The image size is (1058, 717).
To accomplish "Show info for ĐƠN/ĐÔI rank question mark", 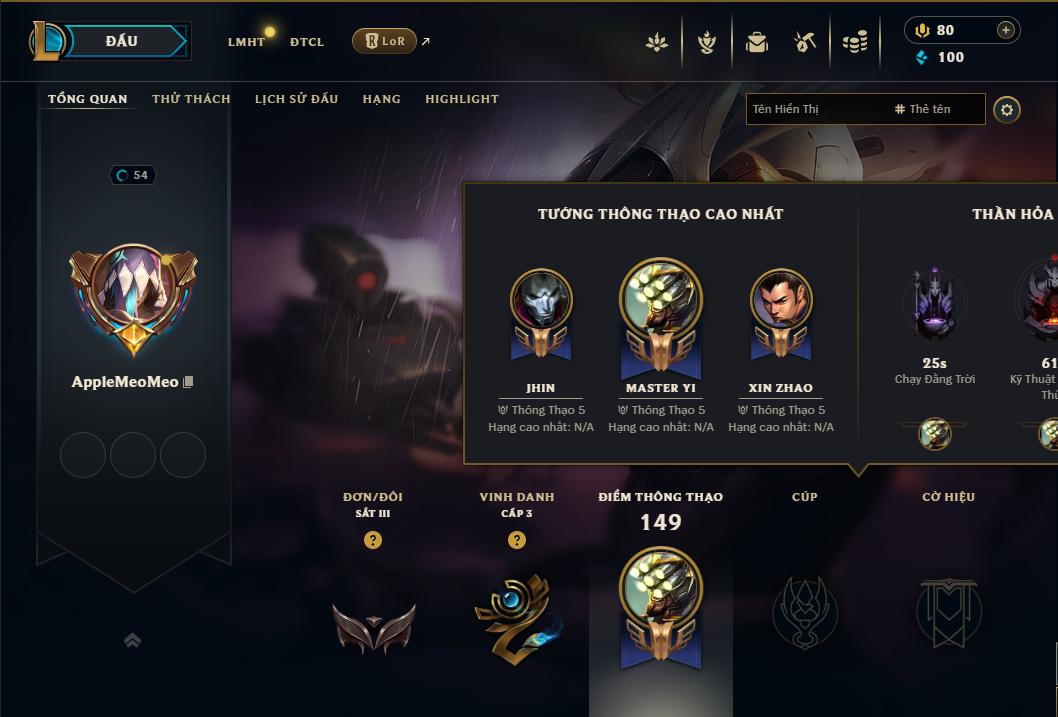I will pos(373,540).
